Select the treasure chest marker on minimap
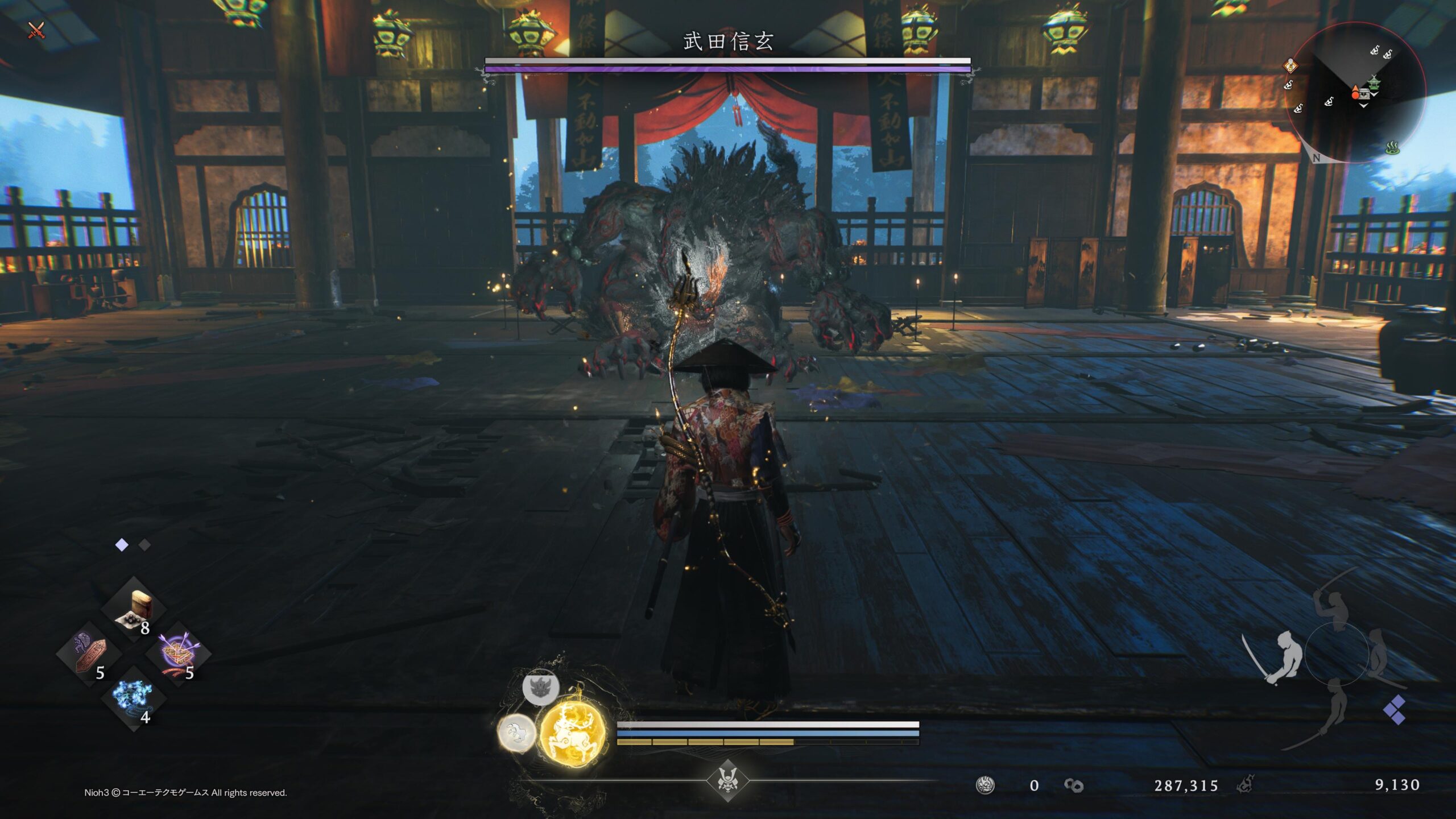This screenshot has width=1456, height=819. (1363, 93)
